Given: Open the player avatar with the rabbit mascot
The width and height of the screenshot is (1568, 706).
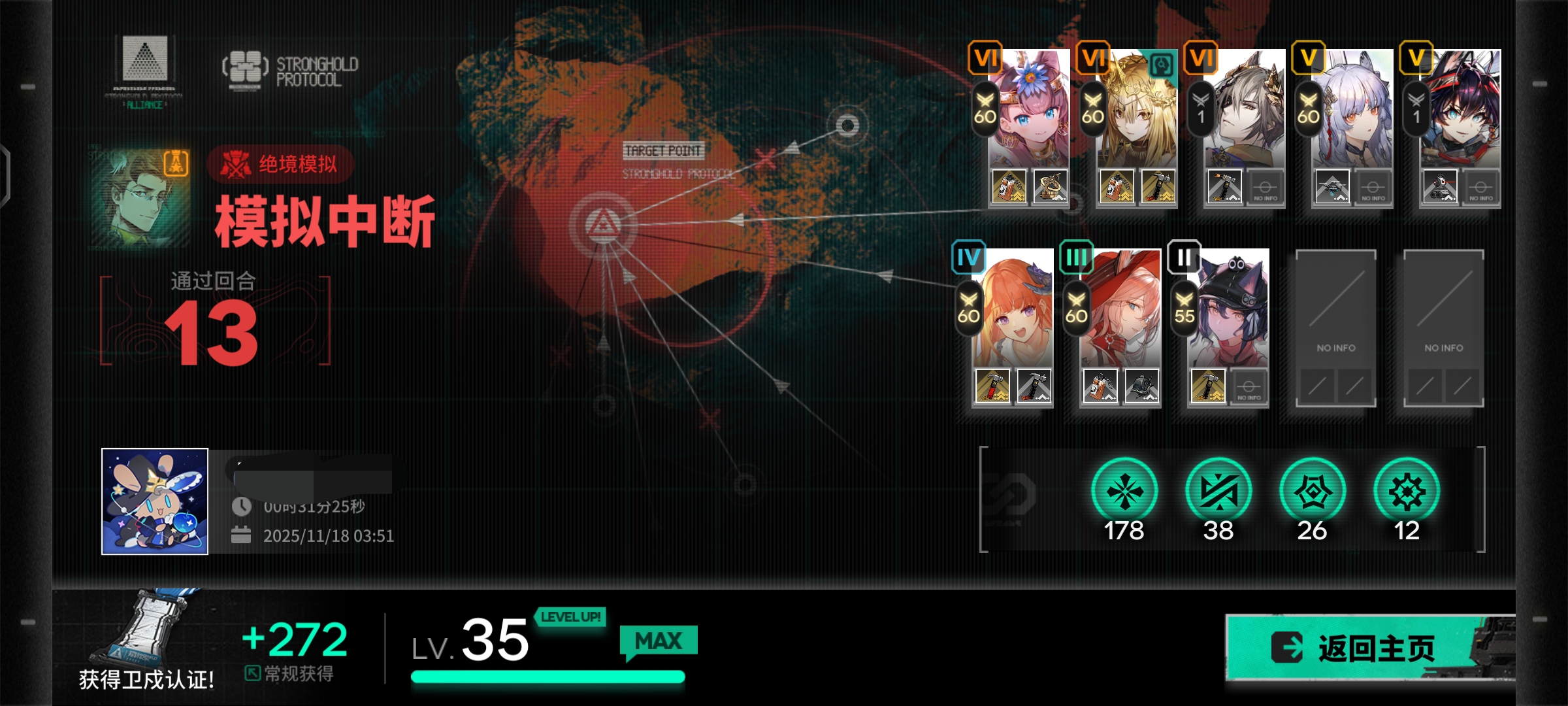Looking at the screenshot, I should (x=155, y=501).
